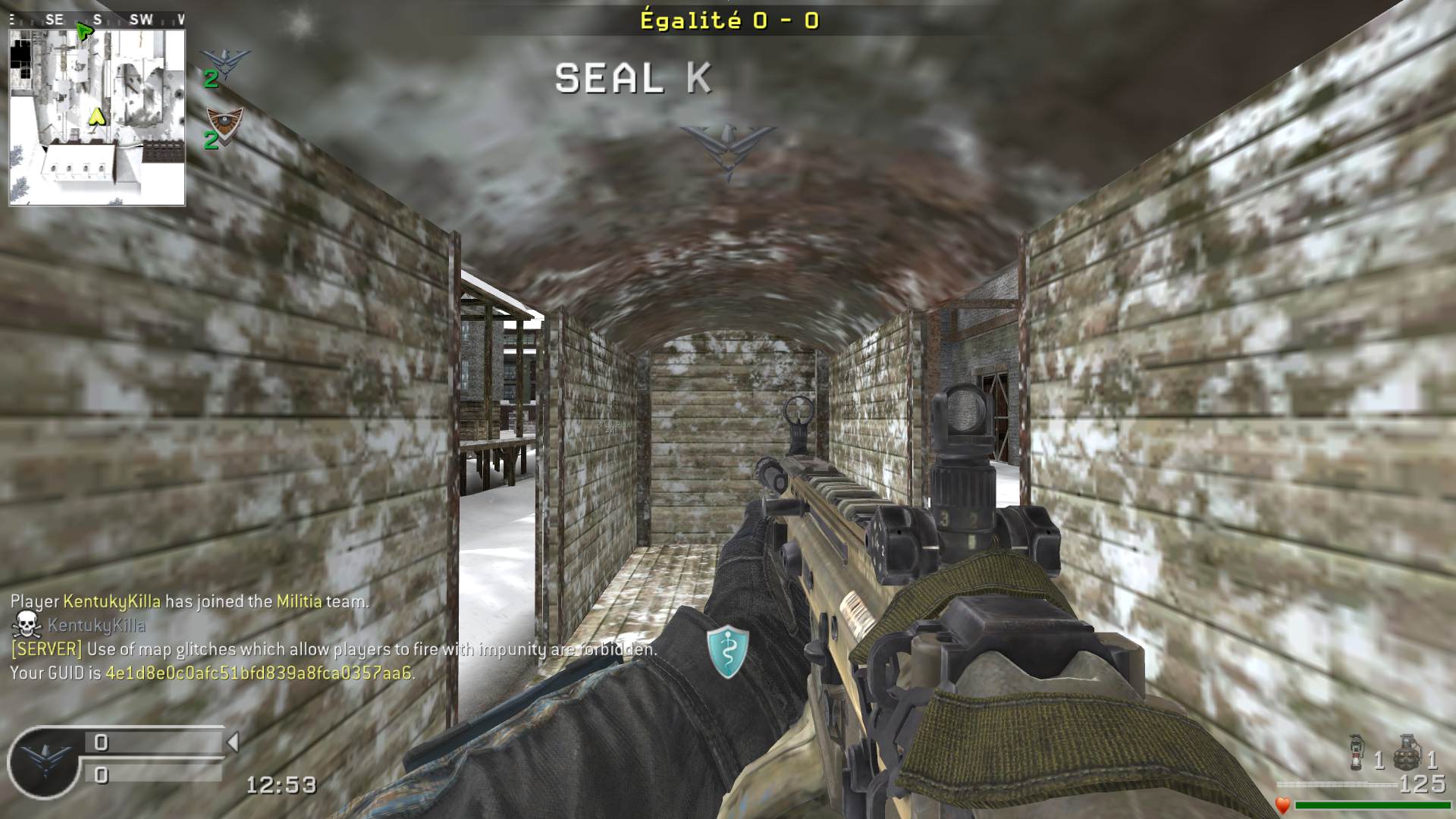Select the frag grenade icon
This screenshot has width=1456, height=819.
coord(1407,752)
